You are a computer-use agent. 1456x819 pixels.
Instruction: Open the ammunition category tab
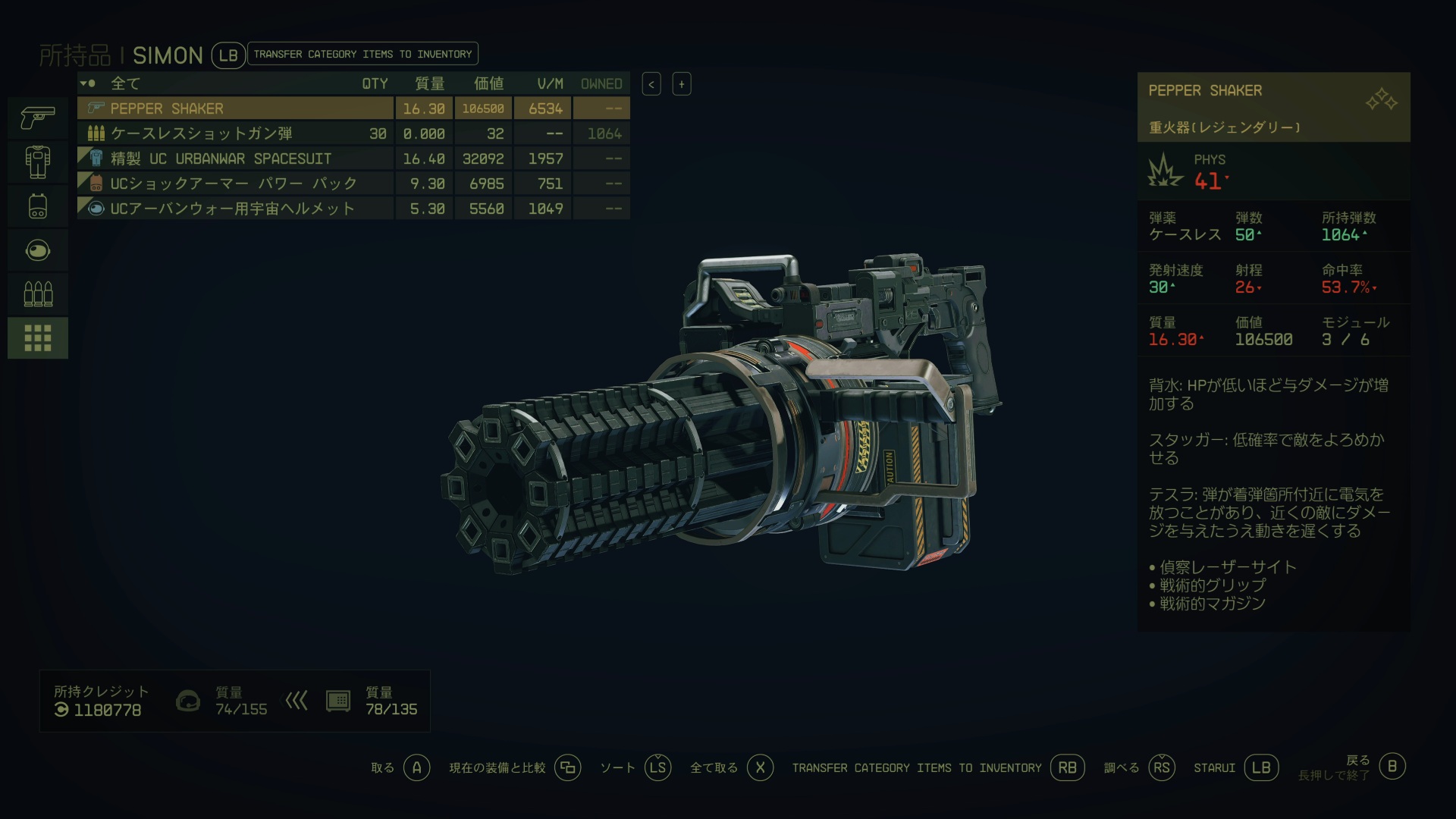[x=38, y=293]
